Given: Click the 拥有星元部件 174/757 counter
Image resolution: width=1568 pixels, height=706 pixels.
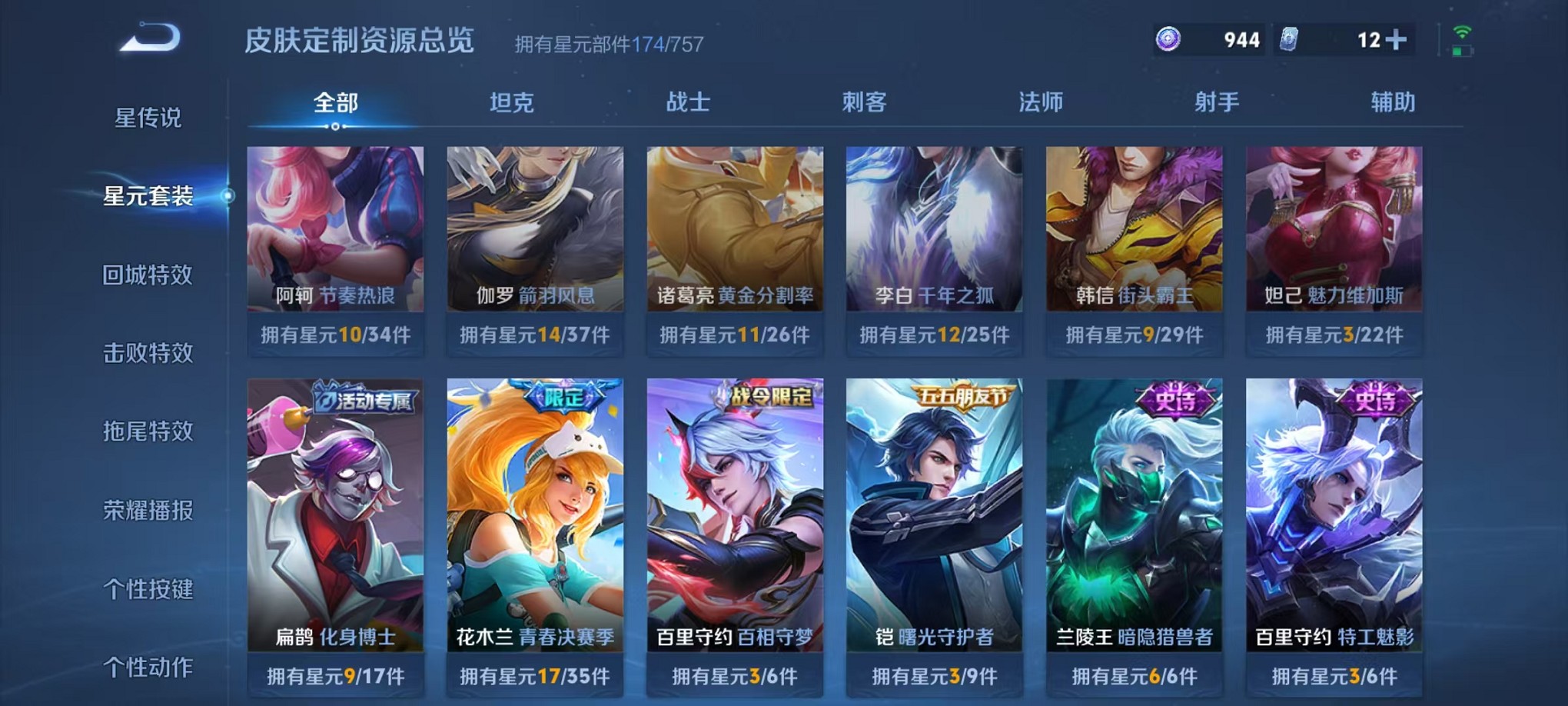Looking at the screenshot, I should pos(607,44).
